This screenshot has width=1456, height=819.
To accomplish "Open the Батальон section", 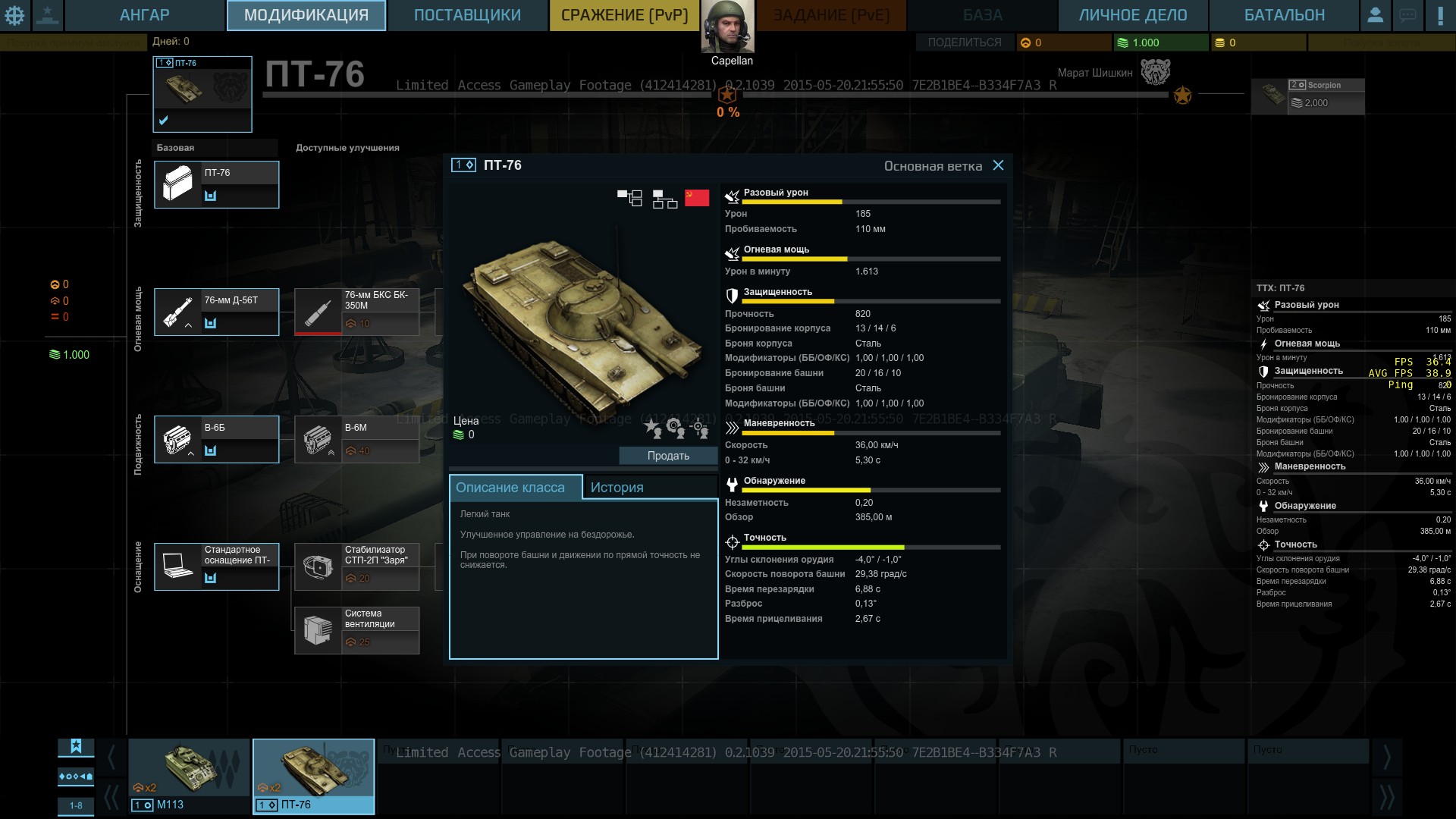I will [1284, 15].
